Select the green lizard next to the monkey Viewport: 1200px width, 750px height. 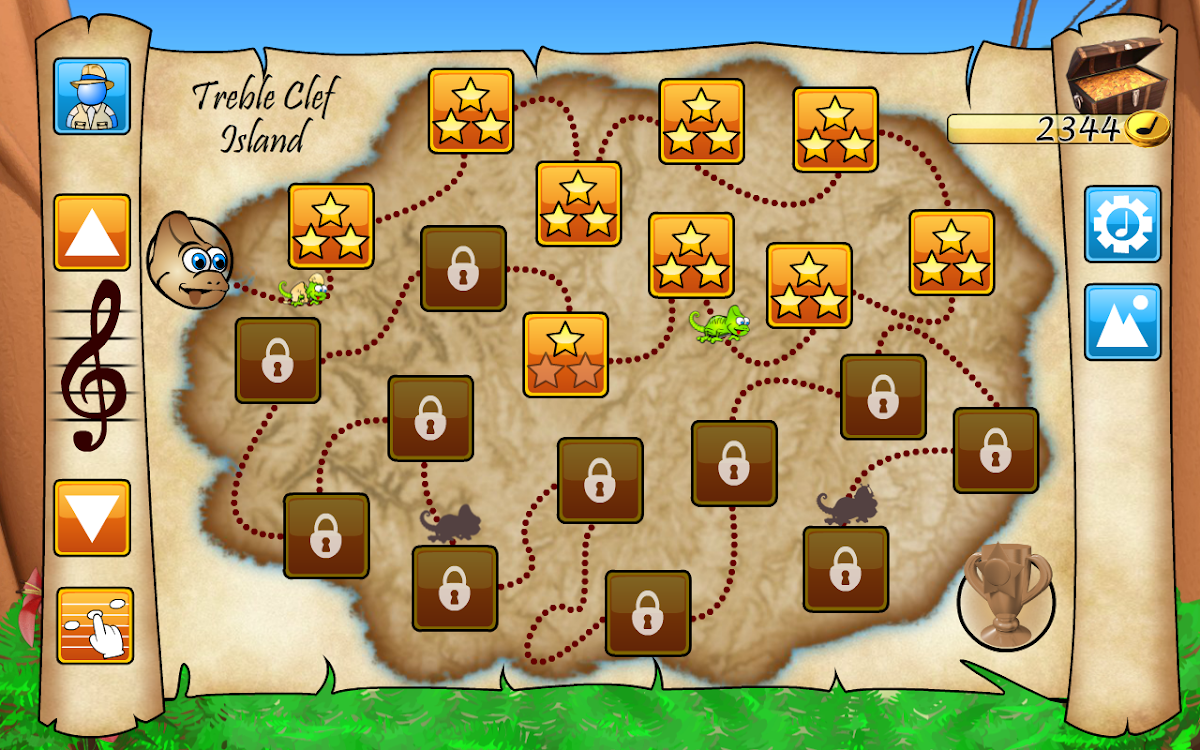coord(305,291)
